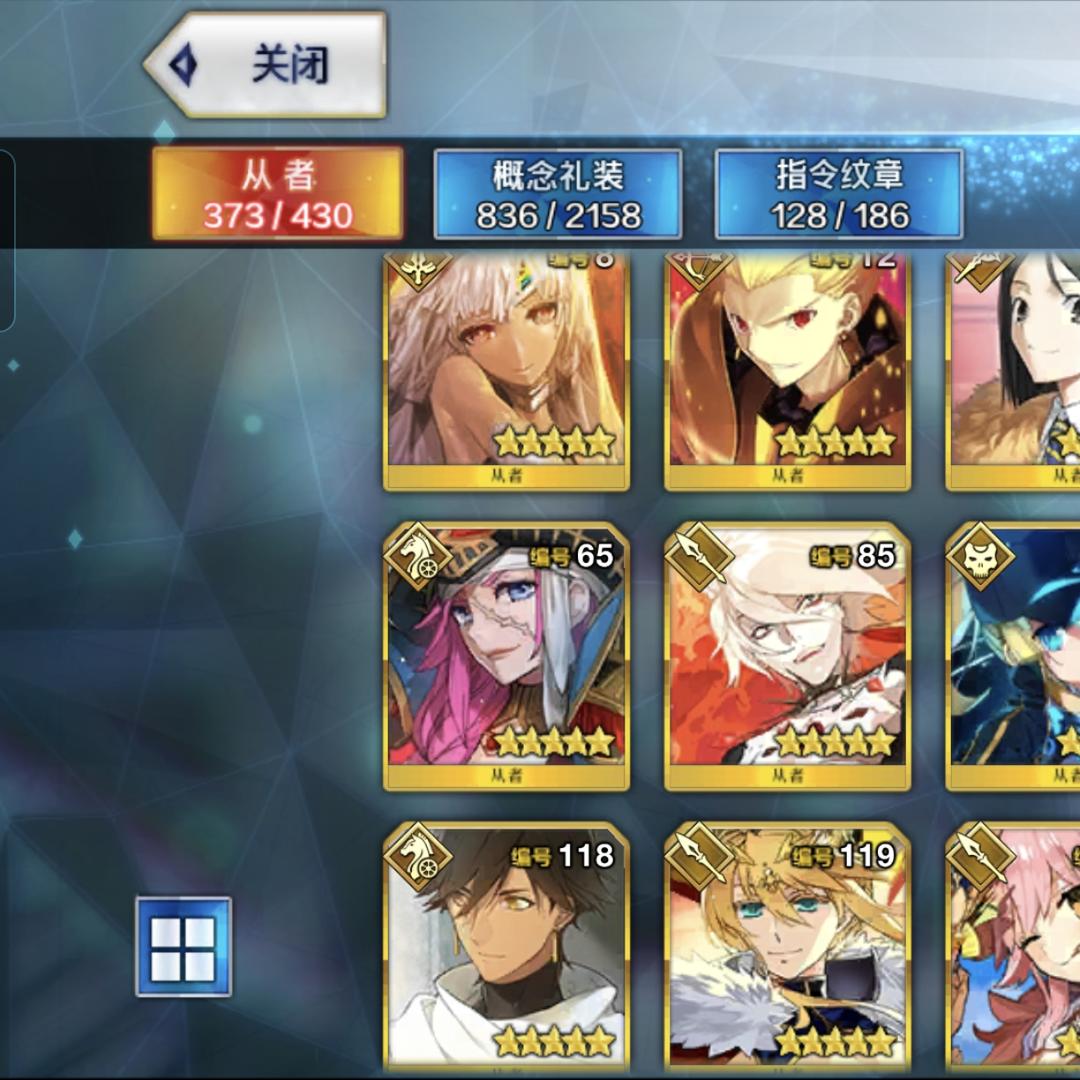The height and width of the screenshot is (1080, 1080).
Task: Pick the white-haired tan servant card
Action: 506,370
